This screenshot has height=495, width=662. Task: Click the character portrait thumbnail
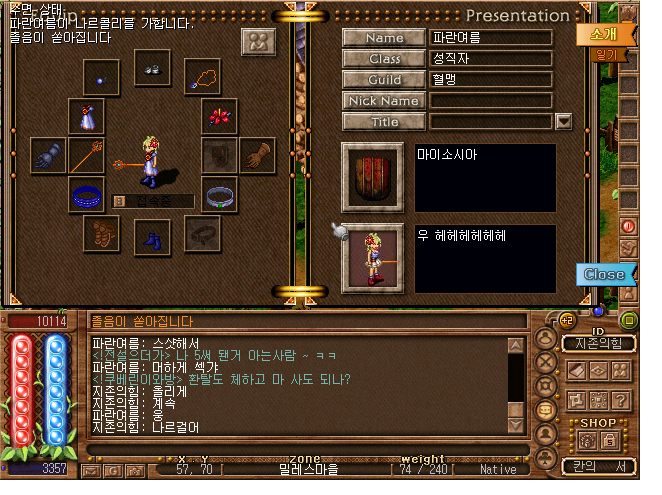(372, 257)
